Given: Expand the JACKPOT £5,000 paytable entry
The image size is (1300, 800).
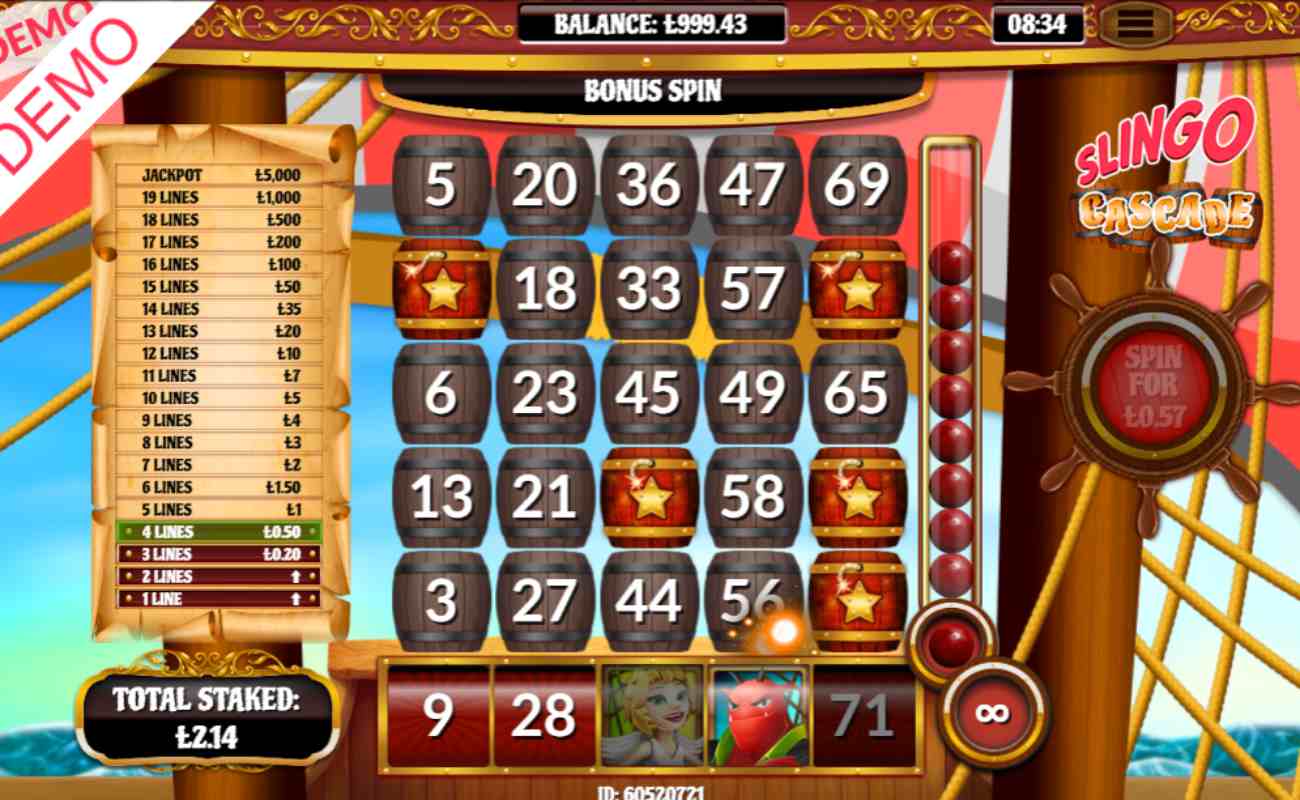Looking at the screenshot, I should click(220, 173).
